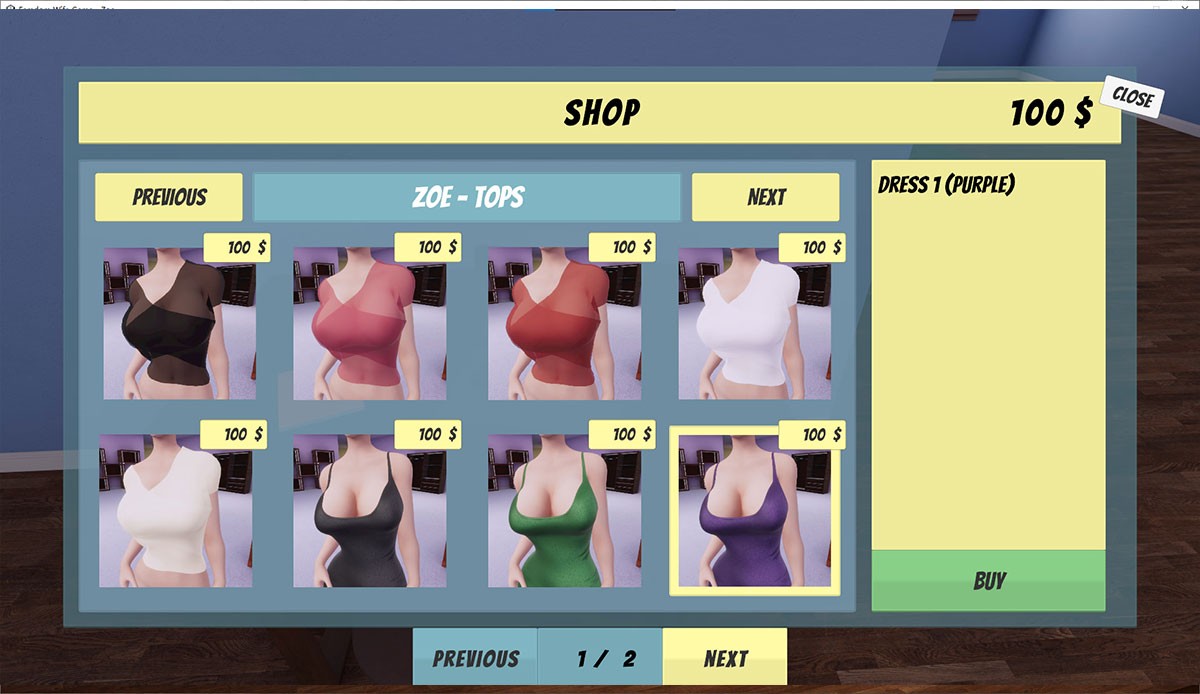Select the purple dress thumbnail
The image size is (1200, 694).
click(754, 510)
